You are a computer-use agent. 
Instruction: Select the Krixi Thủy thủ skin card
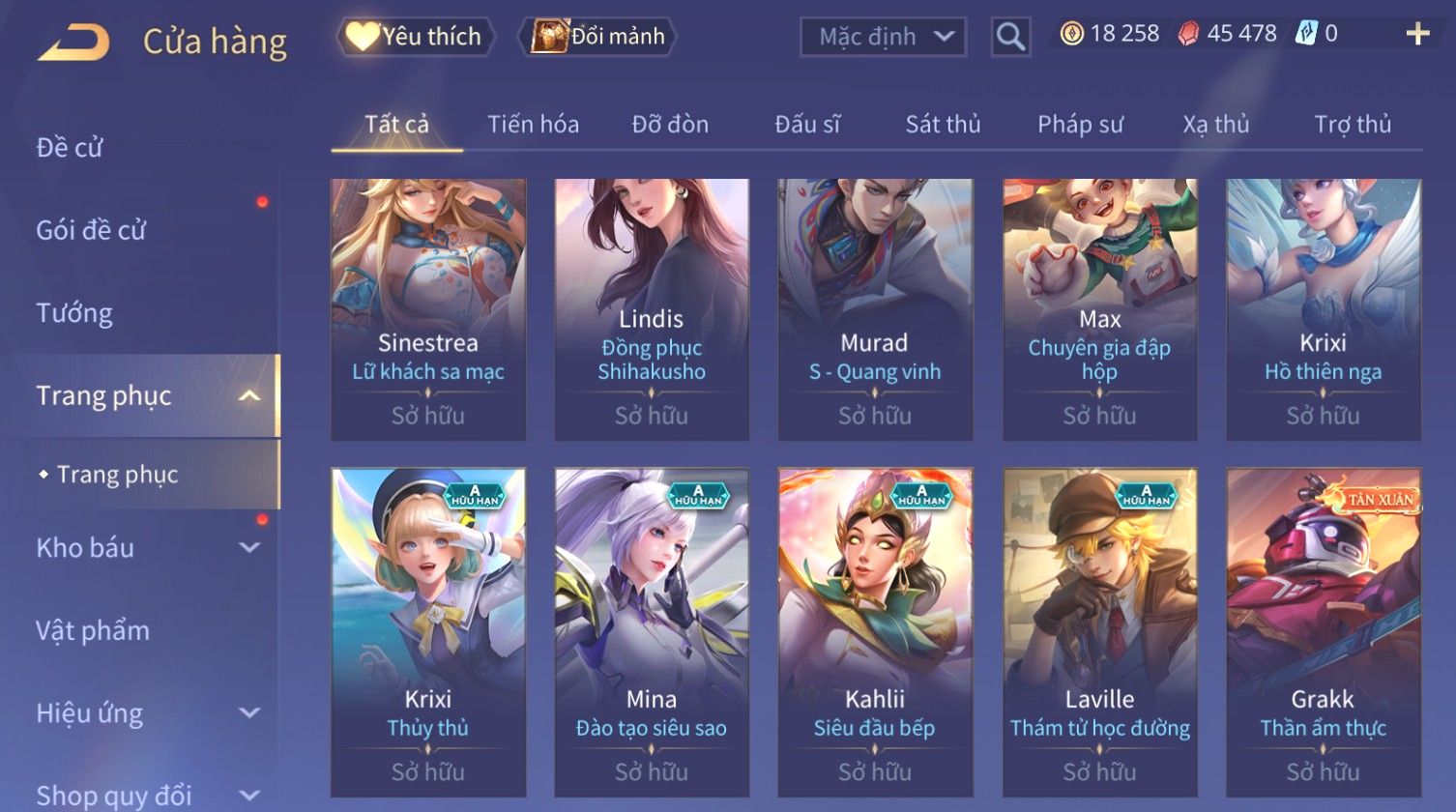428,631
